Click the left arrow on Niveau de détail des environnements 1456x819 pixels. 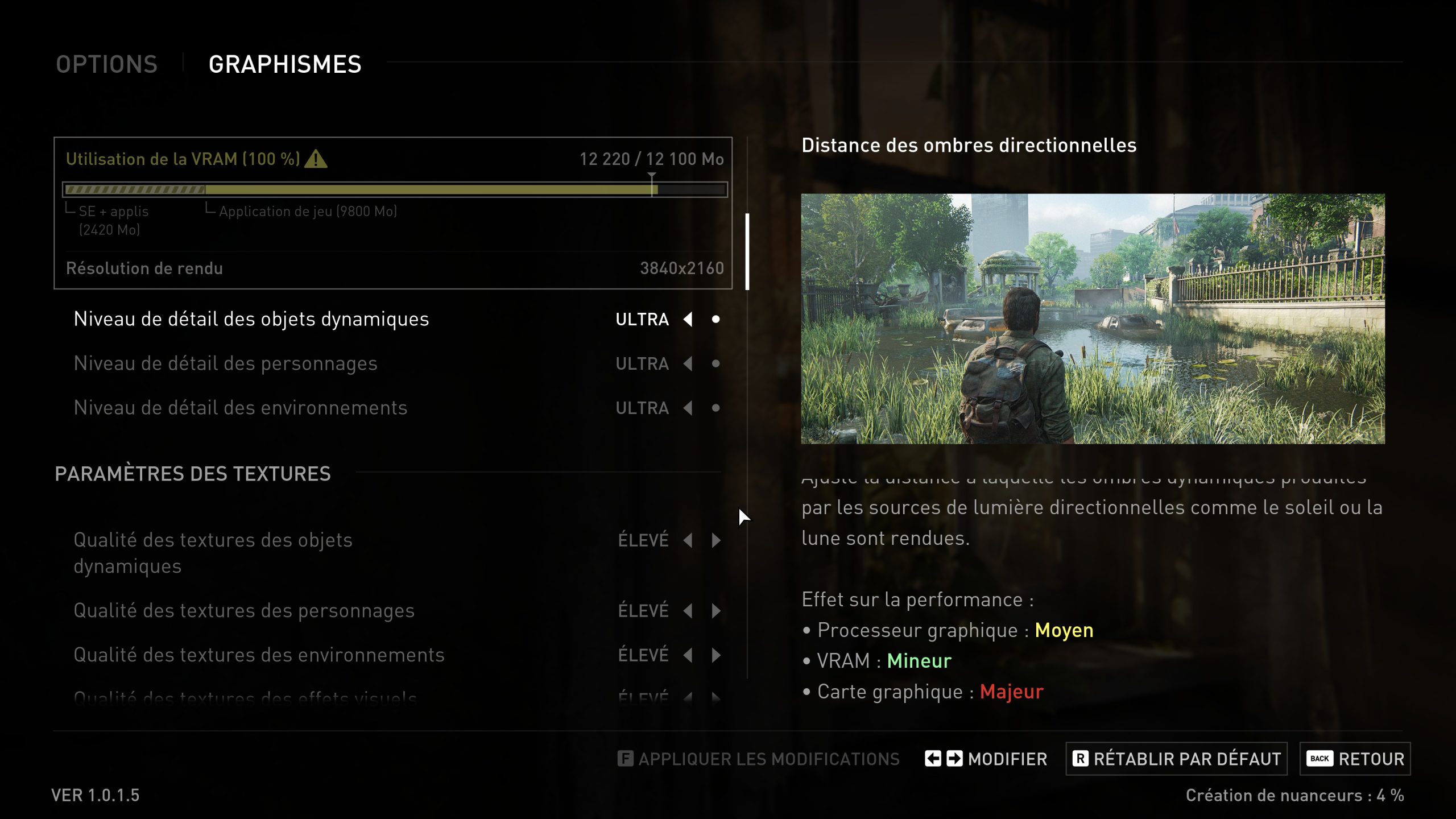point(689,408)
